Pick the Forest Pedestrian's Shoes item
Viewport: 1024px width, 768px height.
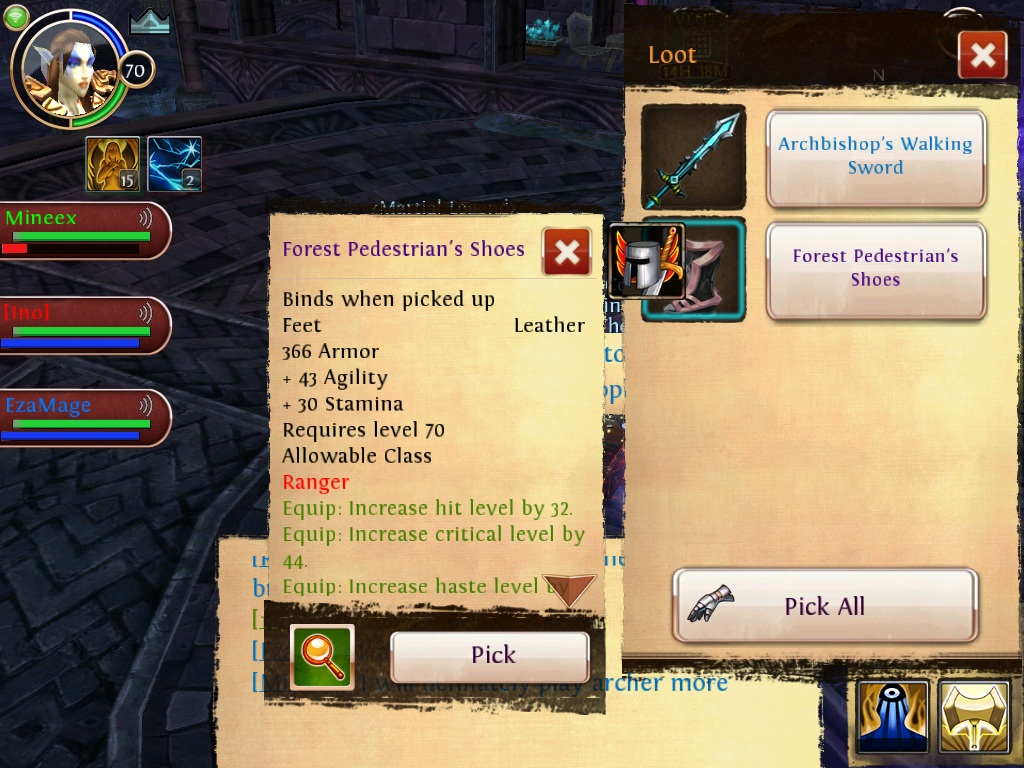click(x=489, y=656)
